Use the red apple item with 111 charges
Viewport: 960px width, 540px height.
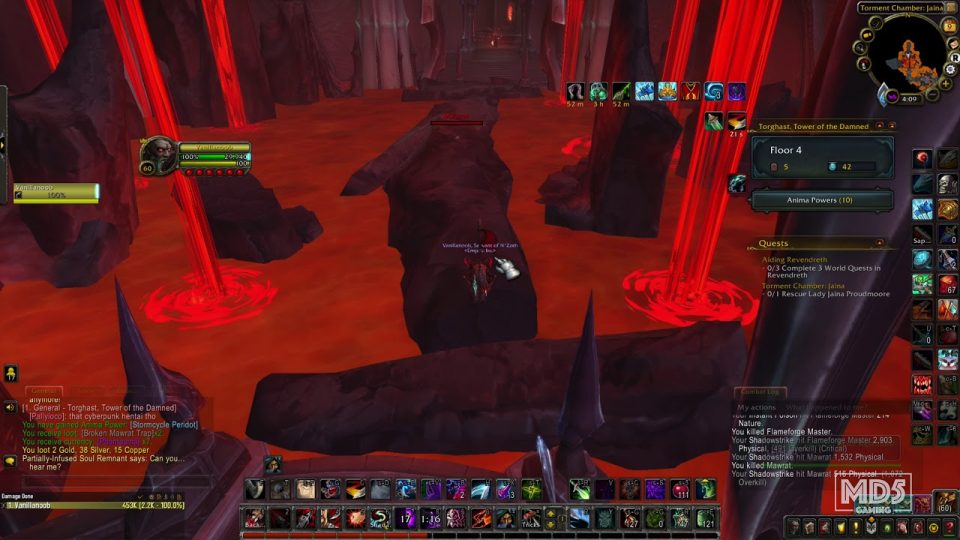click(x=681, y=490)
